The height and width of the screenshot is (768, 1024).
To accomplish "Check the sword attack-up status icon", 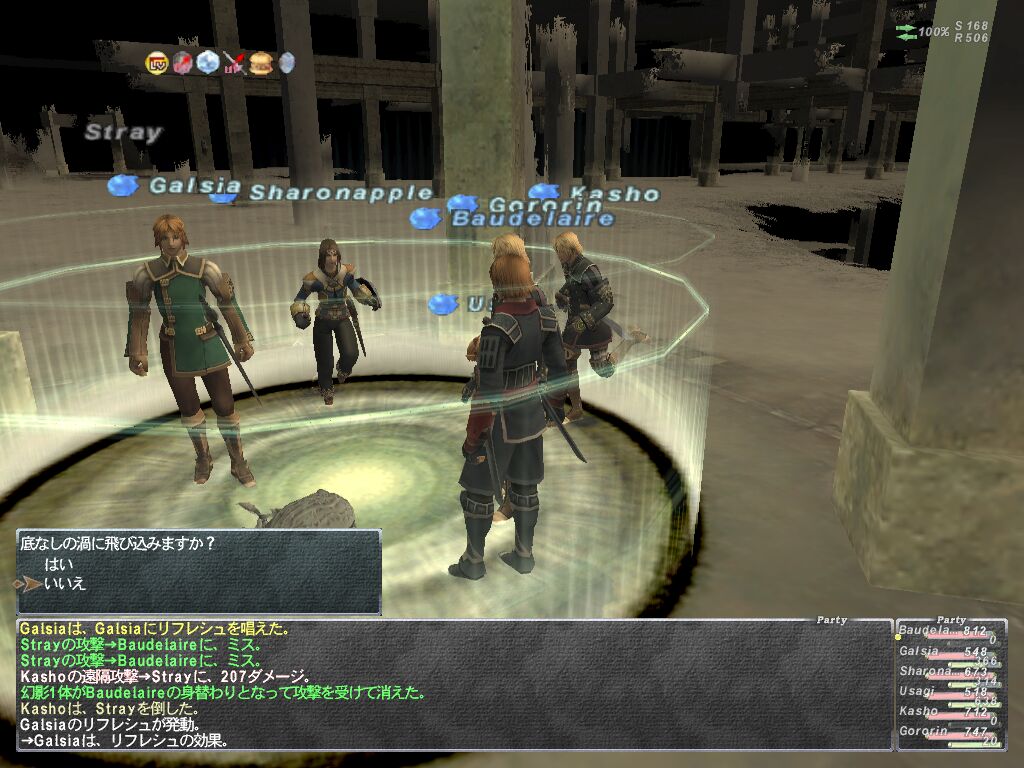I will coord(235,63).
